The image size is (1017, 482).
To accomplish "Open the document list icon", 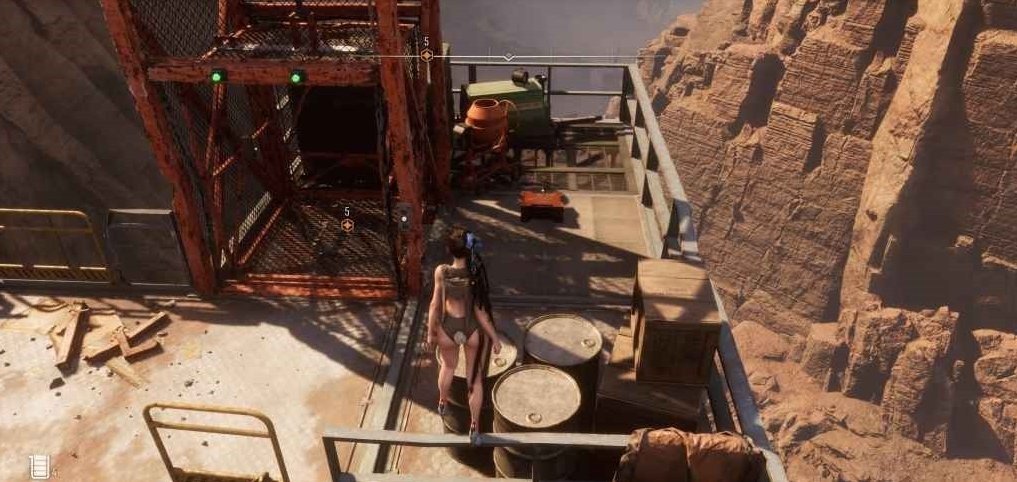I will [x=40, y=465].
